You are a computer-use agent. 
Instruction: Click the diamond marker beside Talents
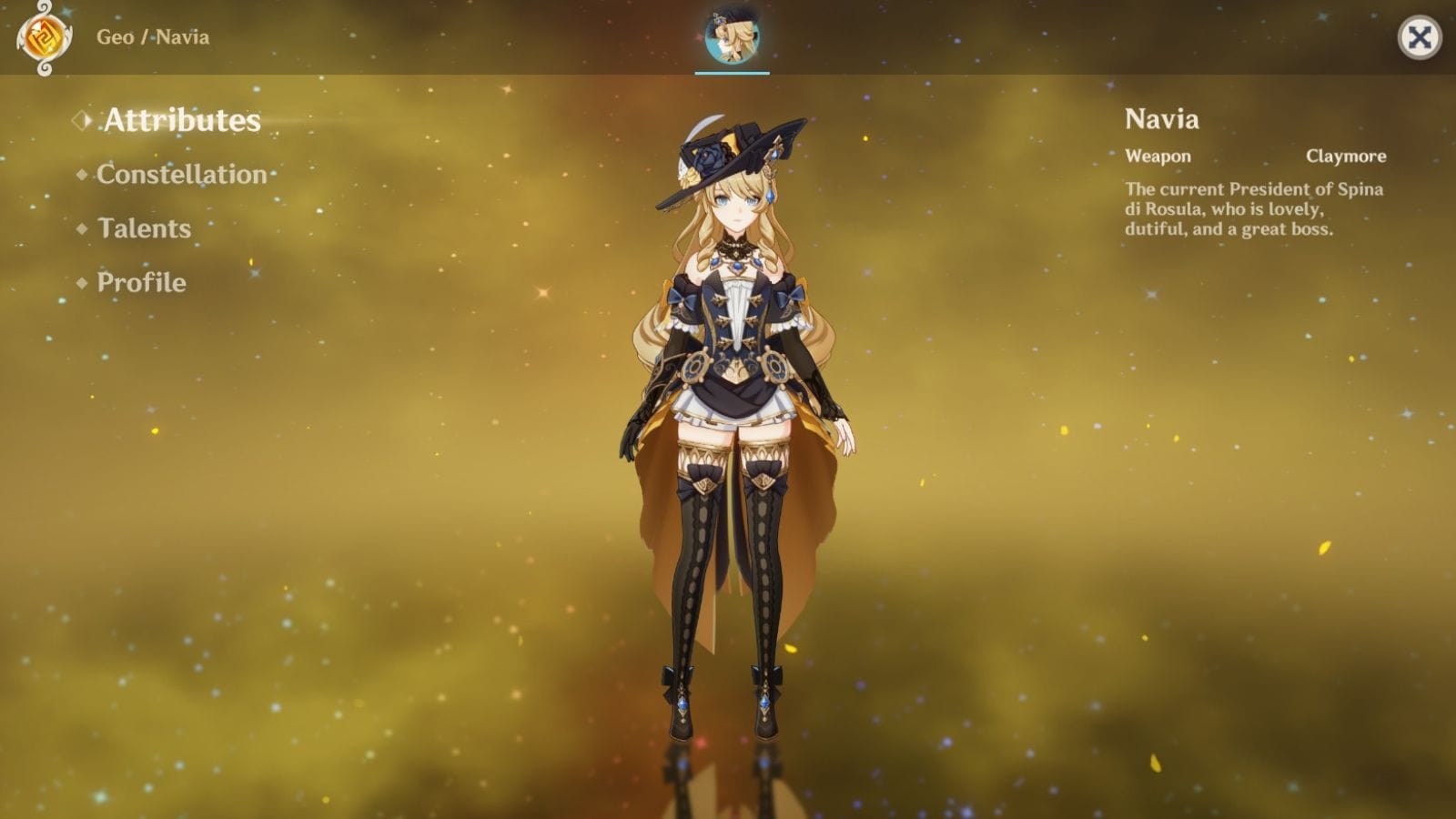(x=84, y=228)
